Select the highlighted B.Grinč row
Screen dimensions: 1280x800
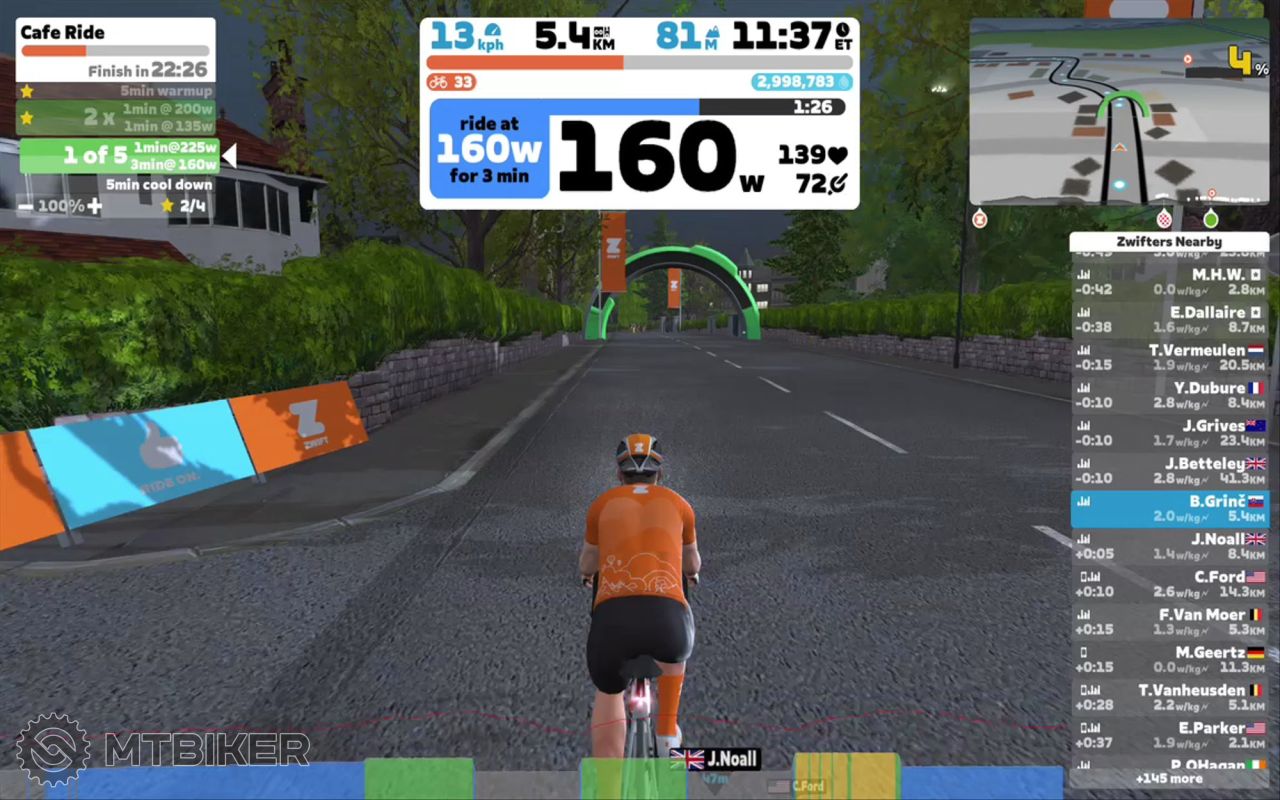(x=1169, y=508)
